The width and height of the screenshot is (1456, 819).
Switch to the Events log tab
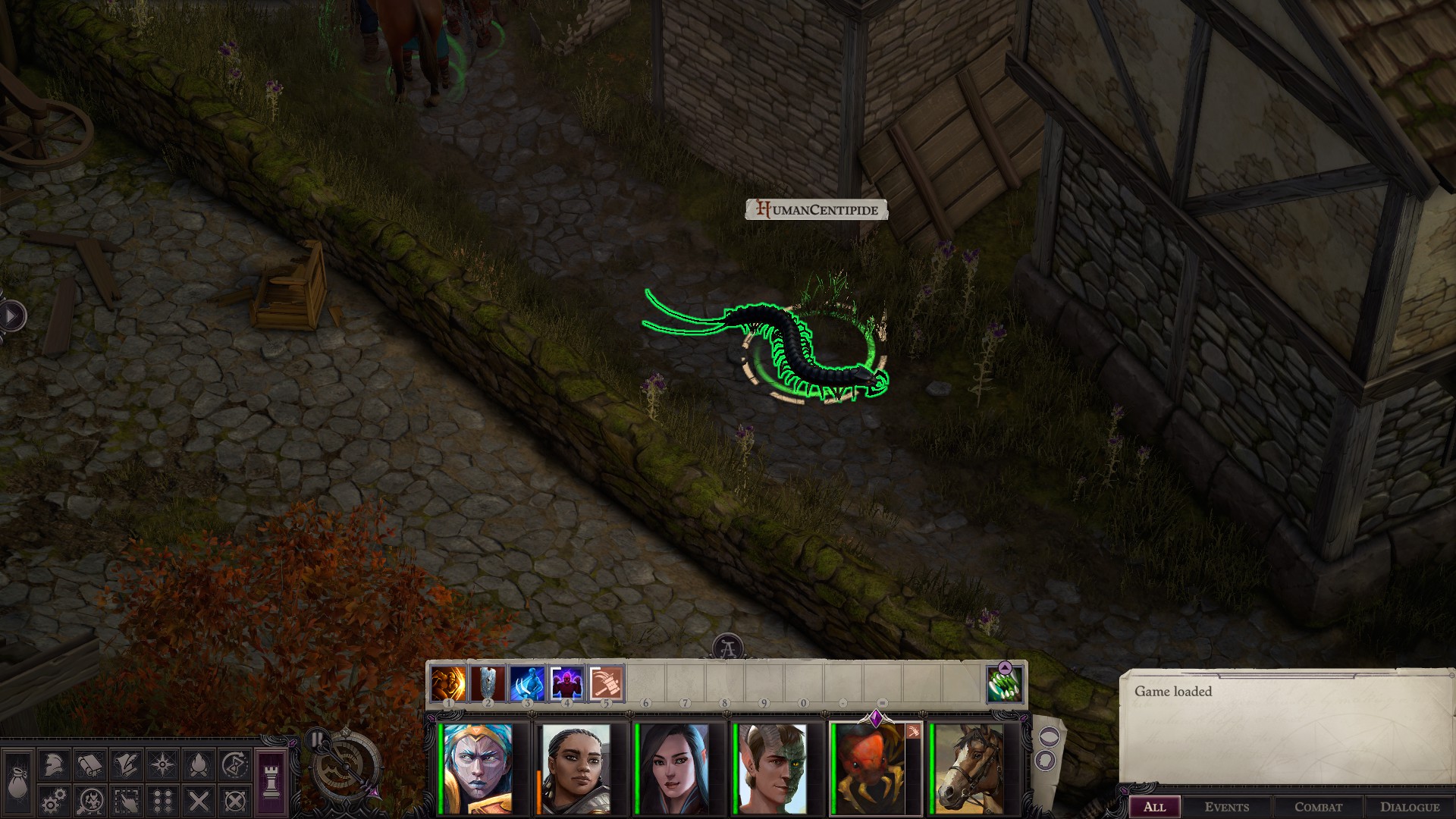pyautogui.click(x=1226, y=807)
